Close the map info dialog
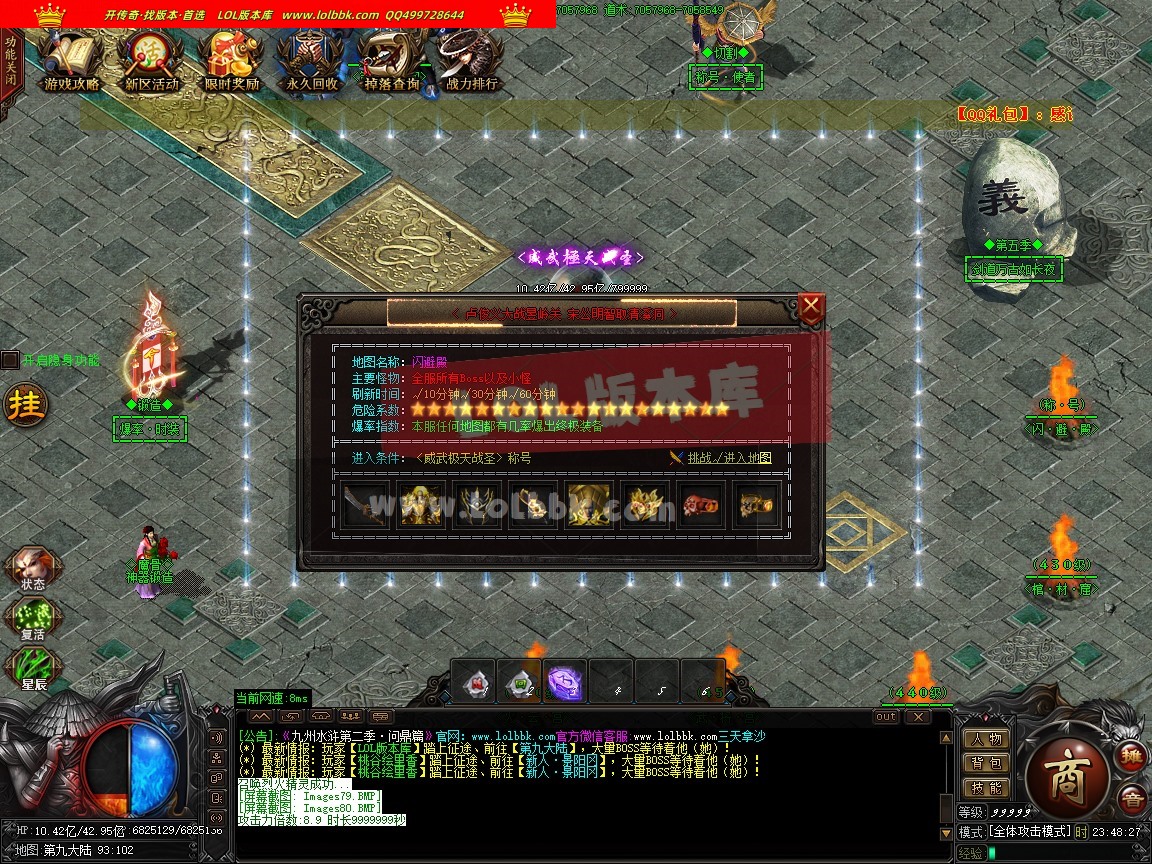 (811, 305)
